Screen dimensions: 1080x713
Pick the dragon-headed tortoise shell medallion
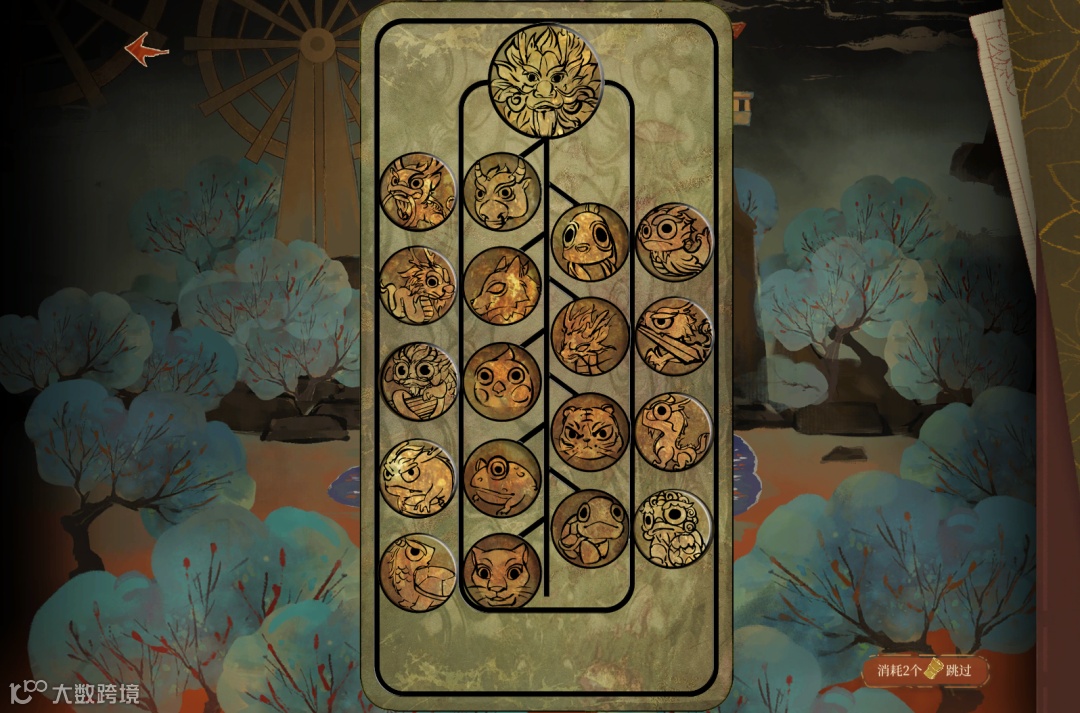tap(418, 572)
